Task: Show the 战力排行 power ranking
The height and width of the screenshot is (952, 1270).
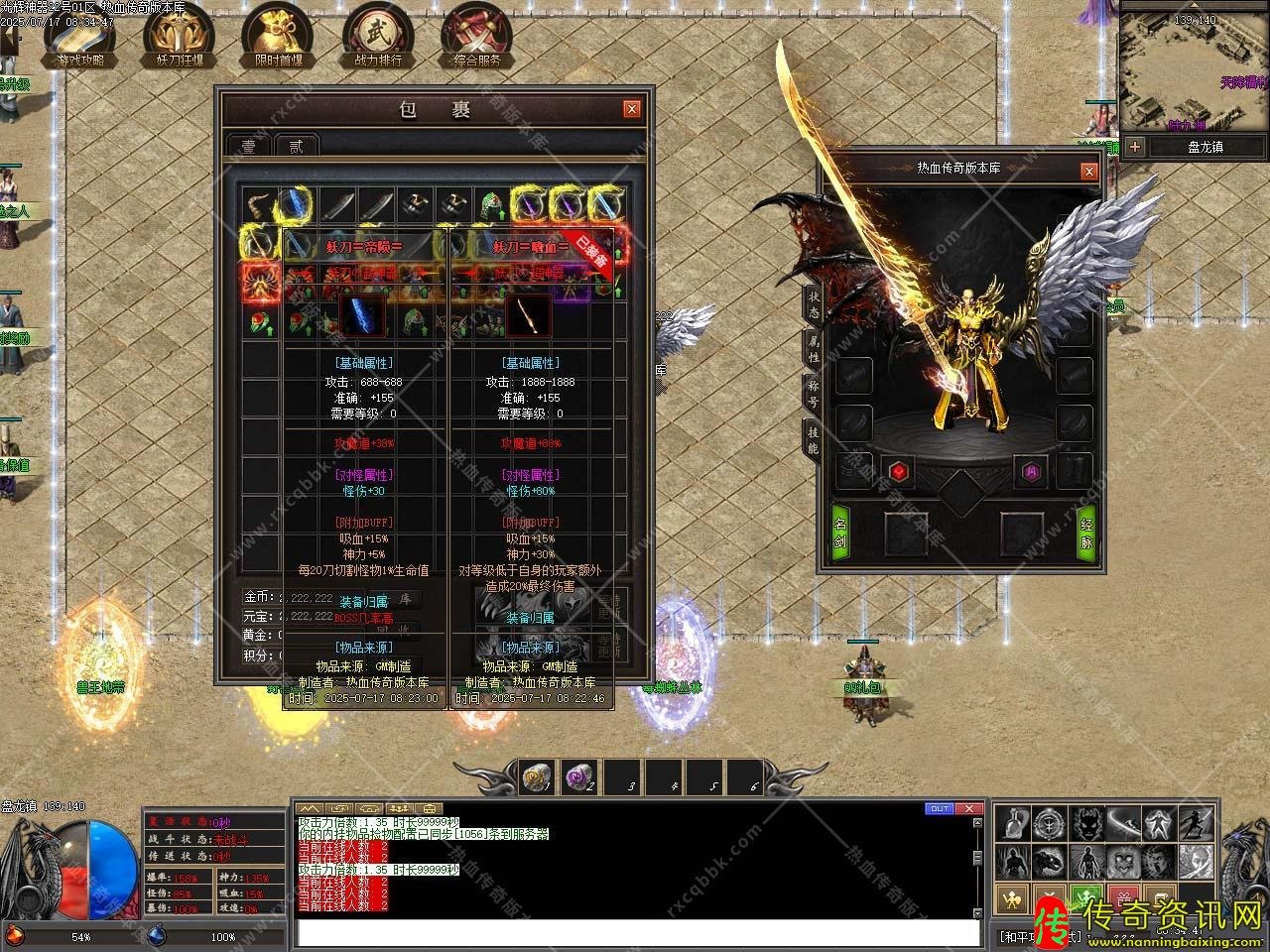Action: point(377,33)
